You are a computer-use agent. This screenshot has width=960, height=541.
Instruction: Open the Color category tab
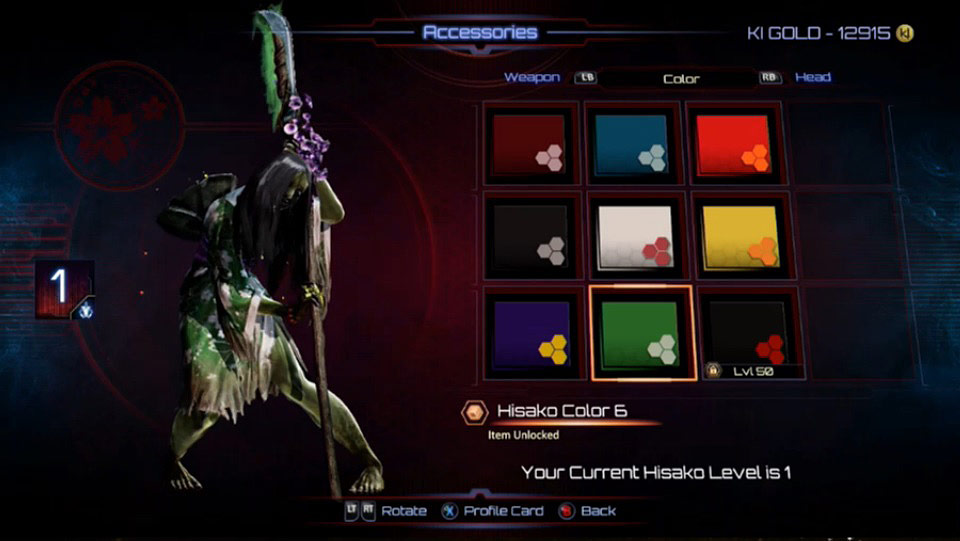680,78
